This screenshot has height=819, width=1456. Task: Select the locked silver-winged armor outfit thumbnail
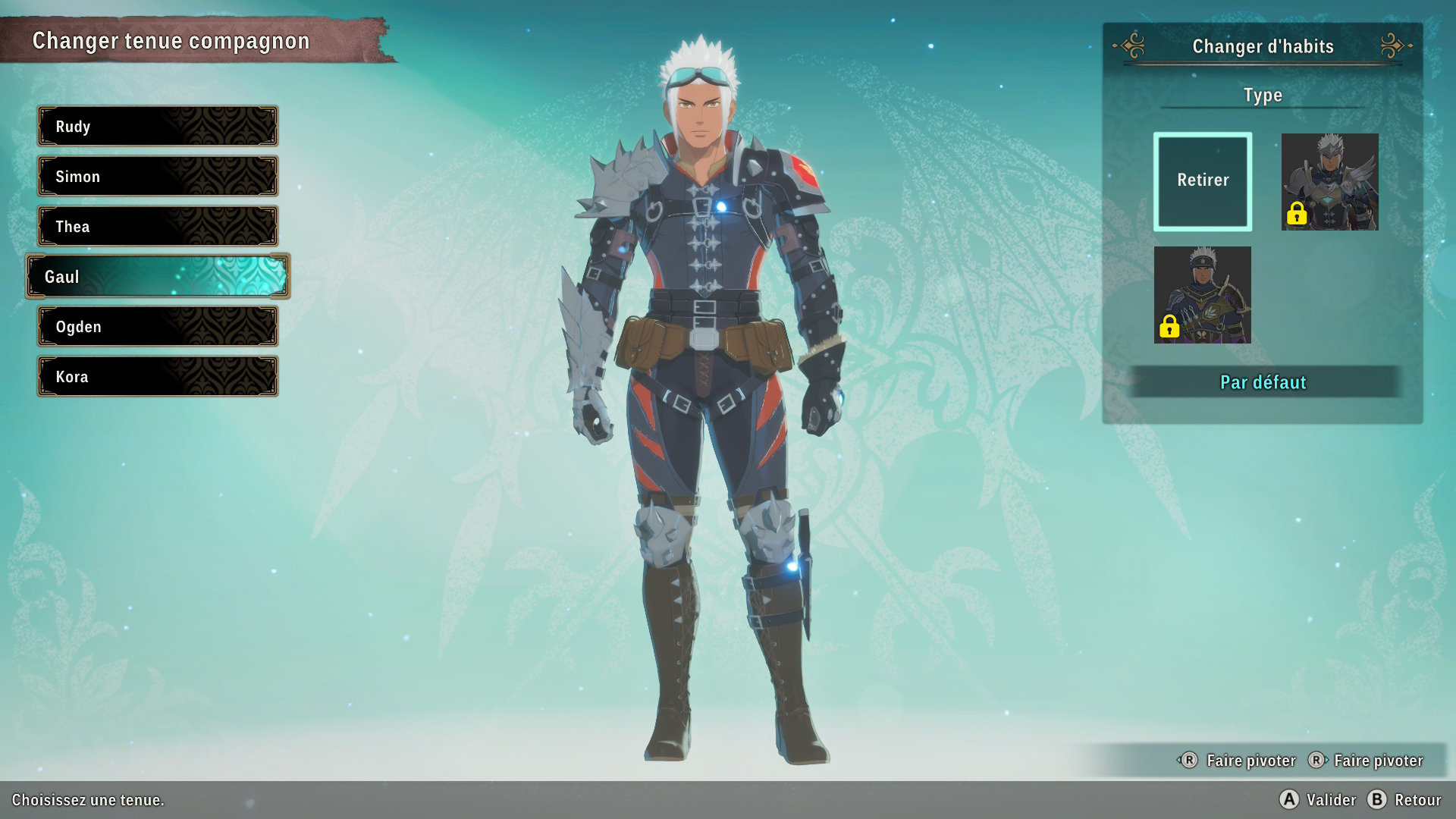(1329, 182)
